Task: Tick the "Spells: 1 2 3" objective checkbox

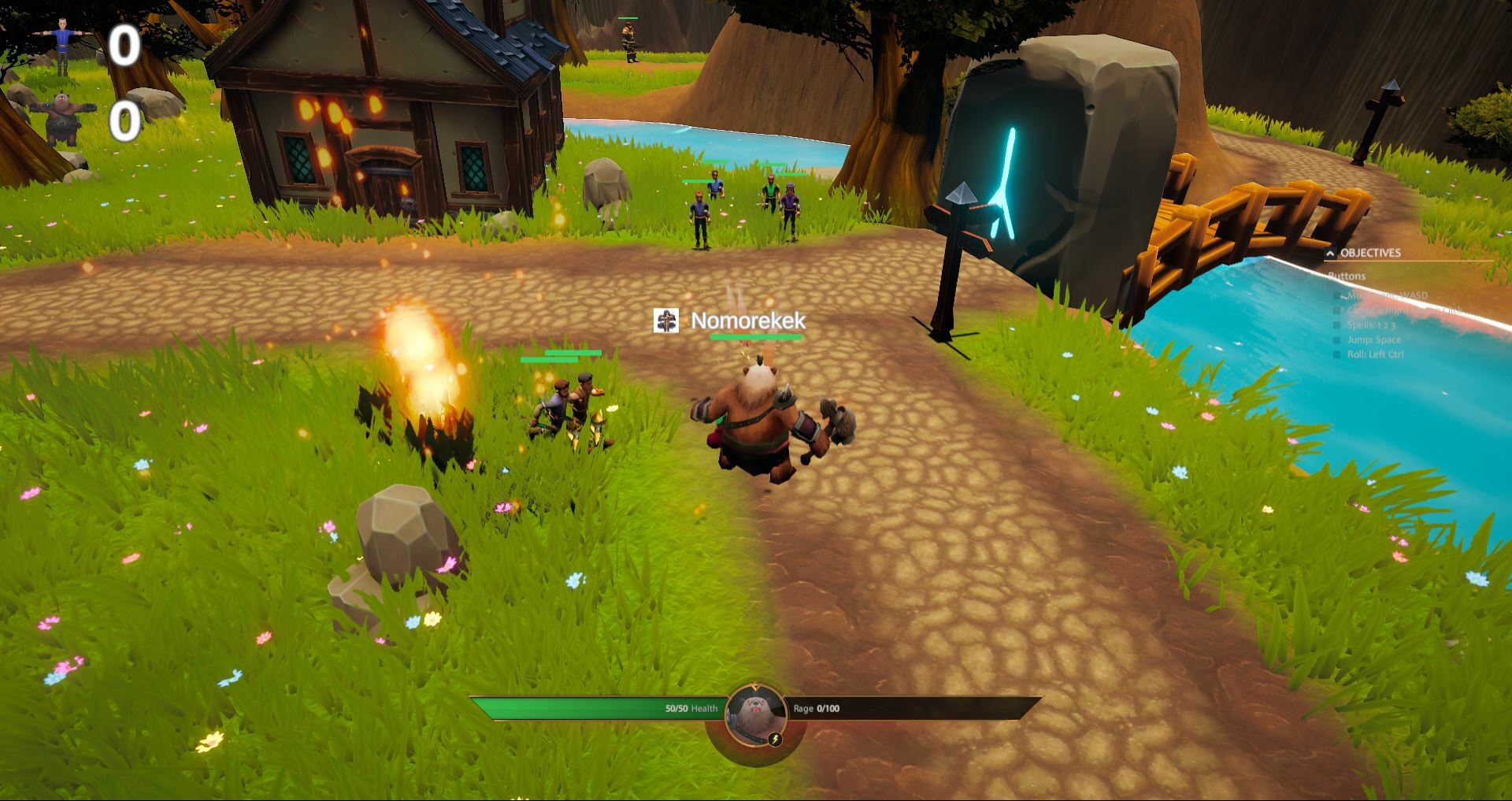Action: point(1336,325)
